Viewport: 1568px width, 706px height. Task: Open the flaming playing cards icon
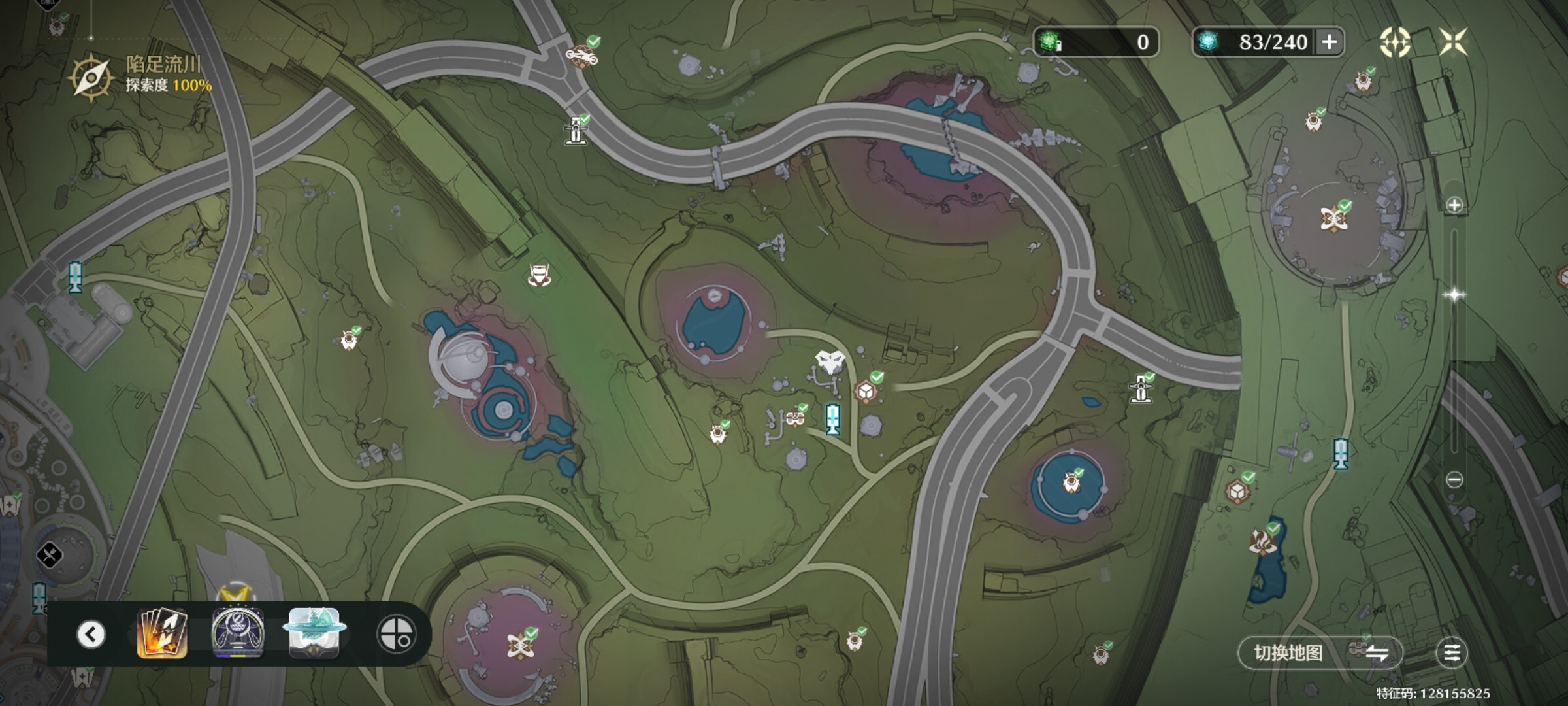tap(162, 633)
